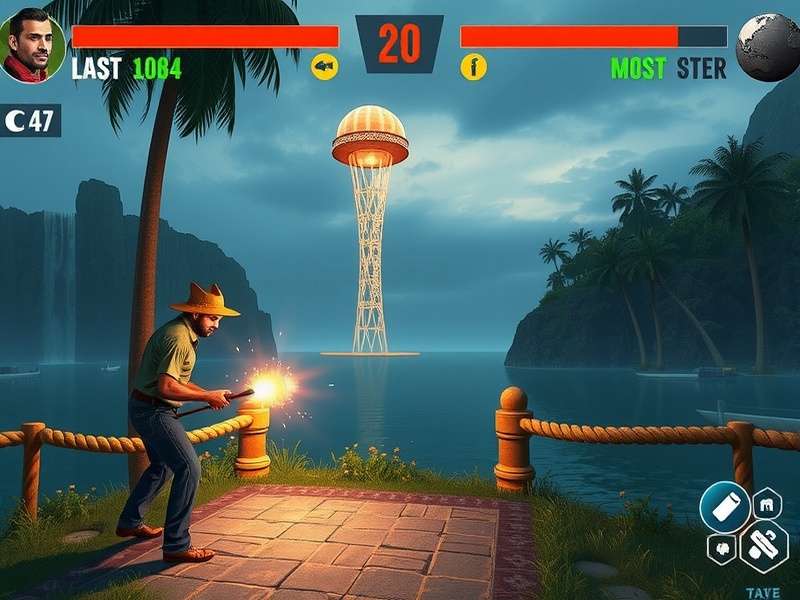Use the large crossed-tools hexagon button

click(x=764, y=546)
